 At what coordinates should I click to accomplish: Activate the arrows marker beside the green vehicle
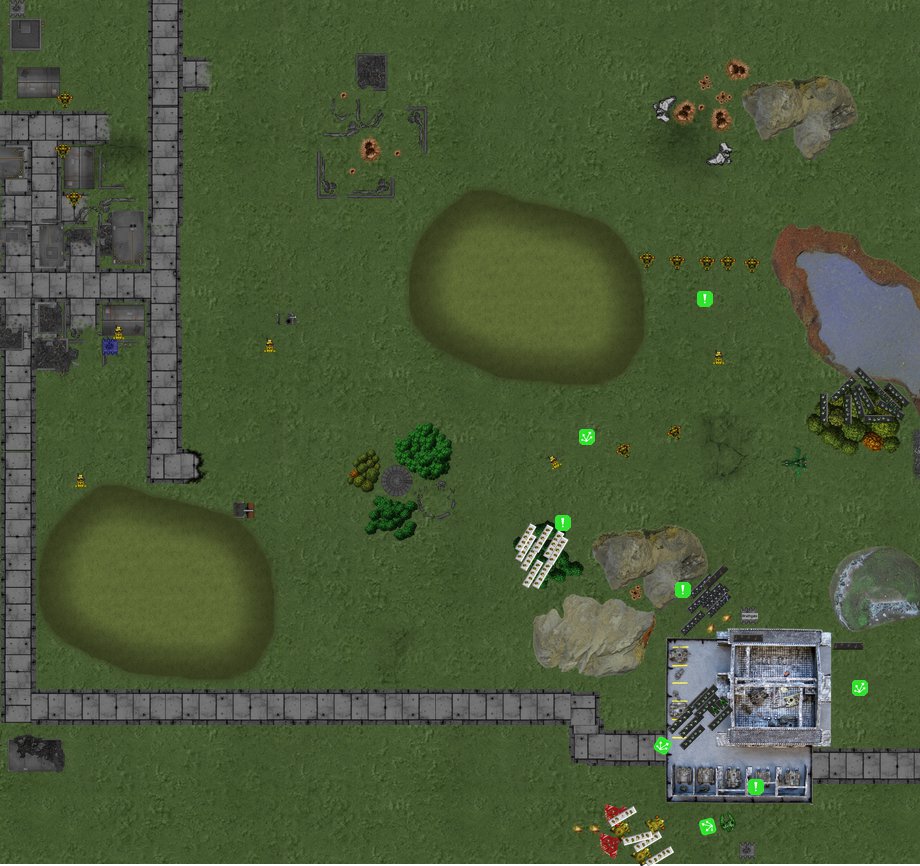pos(707,826)
